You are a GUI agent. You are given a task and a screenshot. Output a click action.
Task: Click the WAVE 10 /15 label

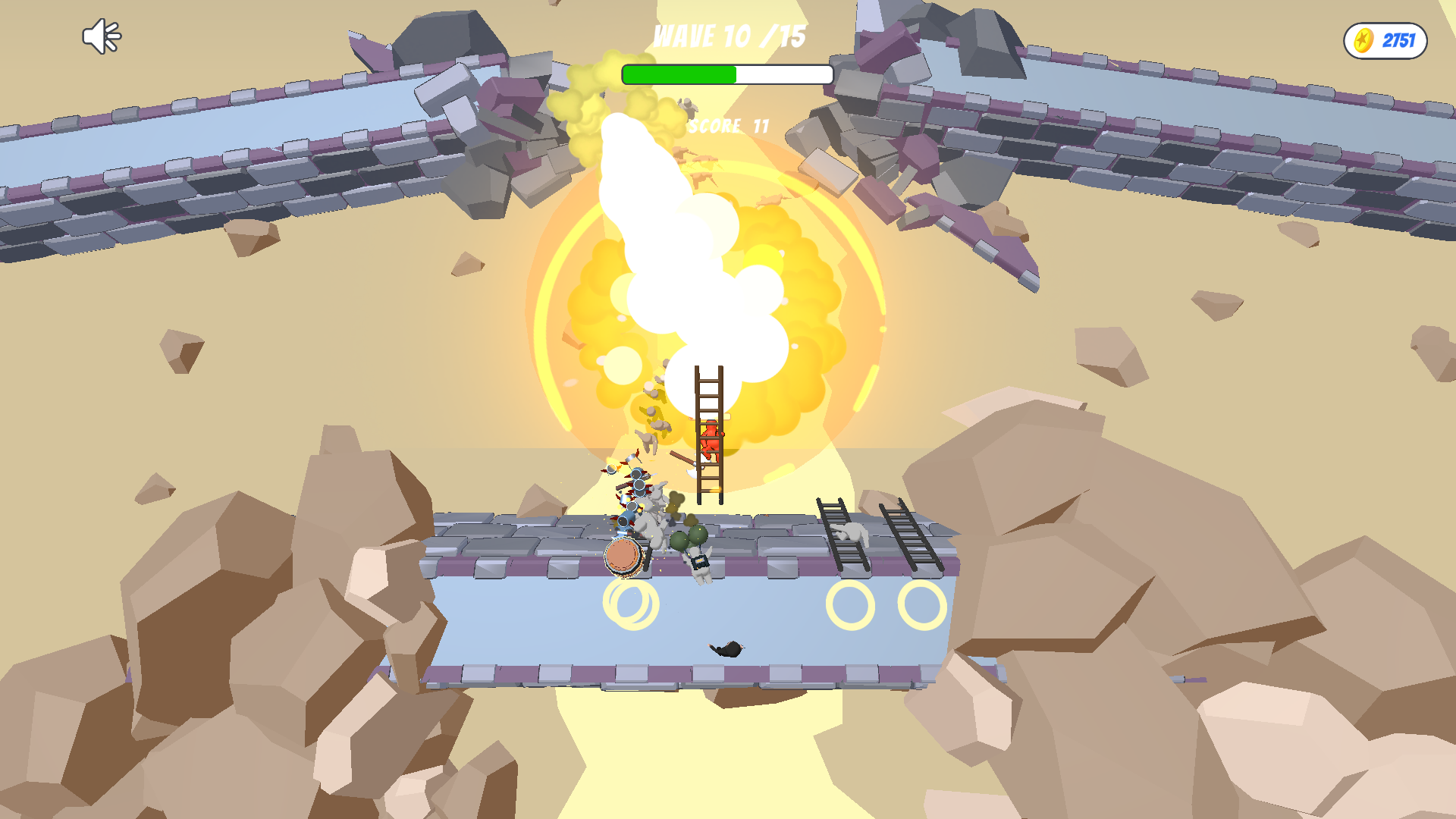[730, 35]
